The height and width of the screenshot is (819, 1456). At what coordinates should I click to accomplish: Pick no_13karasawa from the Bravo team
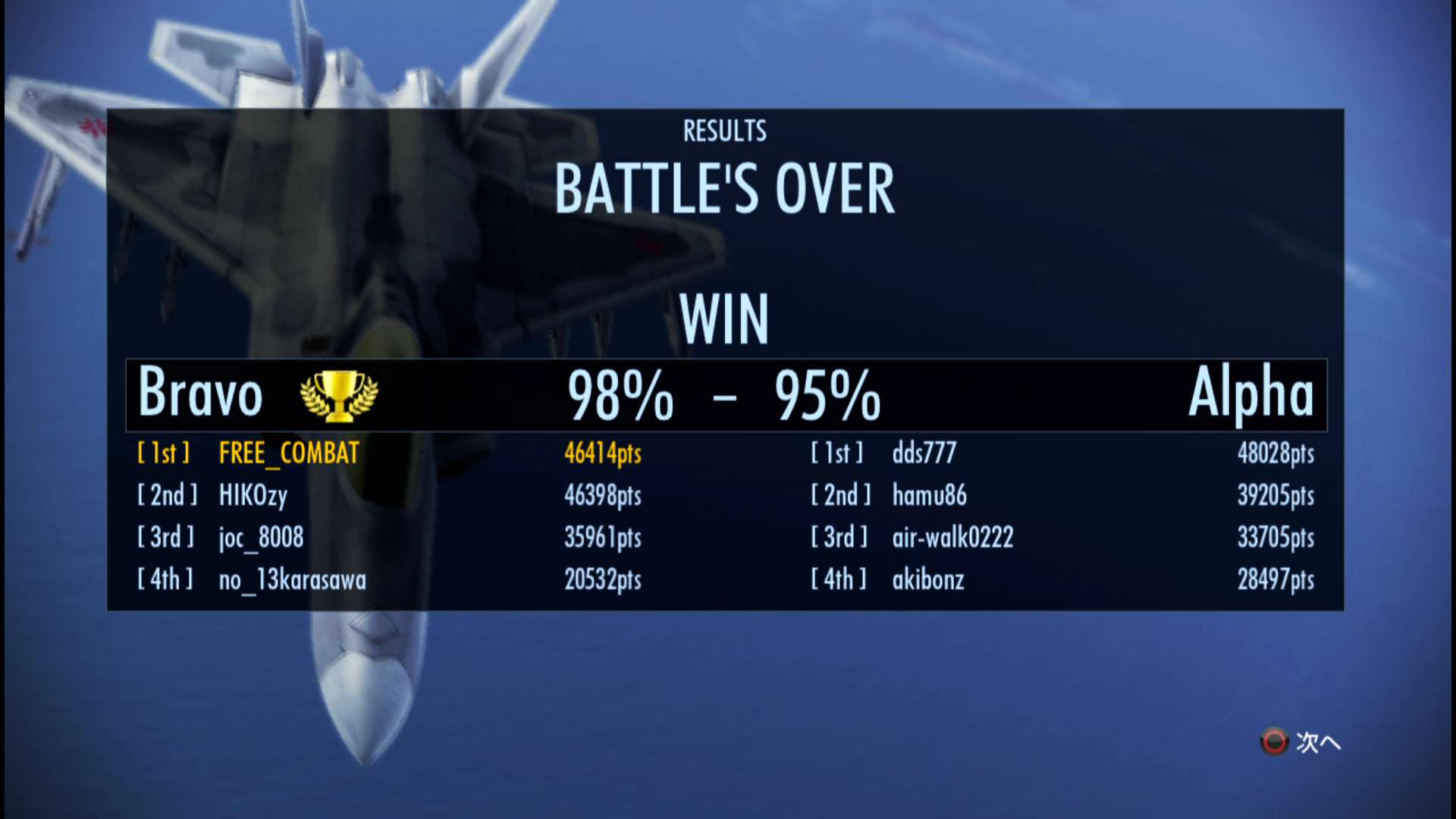coord(292,580)
